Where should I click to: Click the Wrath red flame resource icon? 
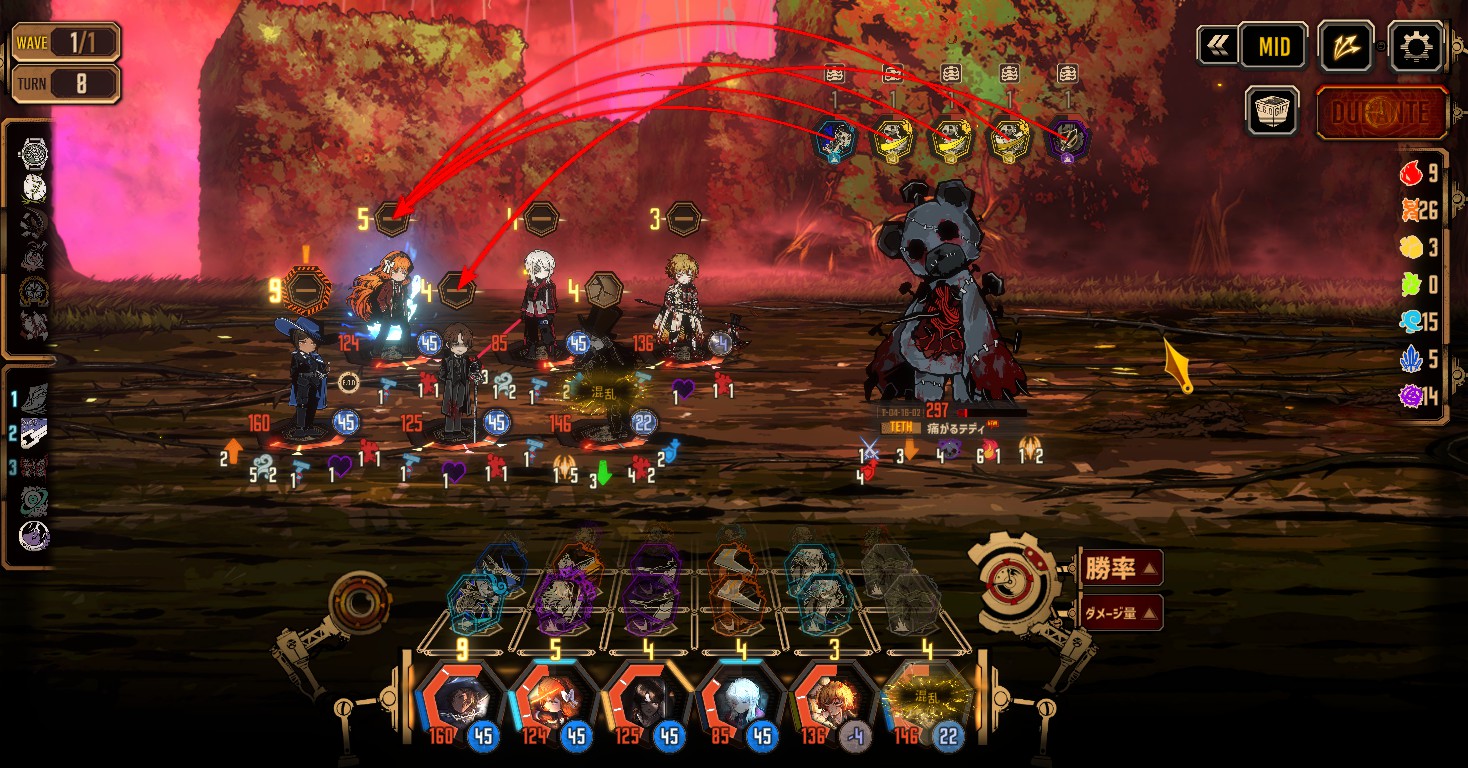(x=1411, y=173)
